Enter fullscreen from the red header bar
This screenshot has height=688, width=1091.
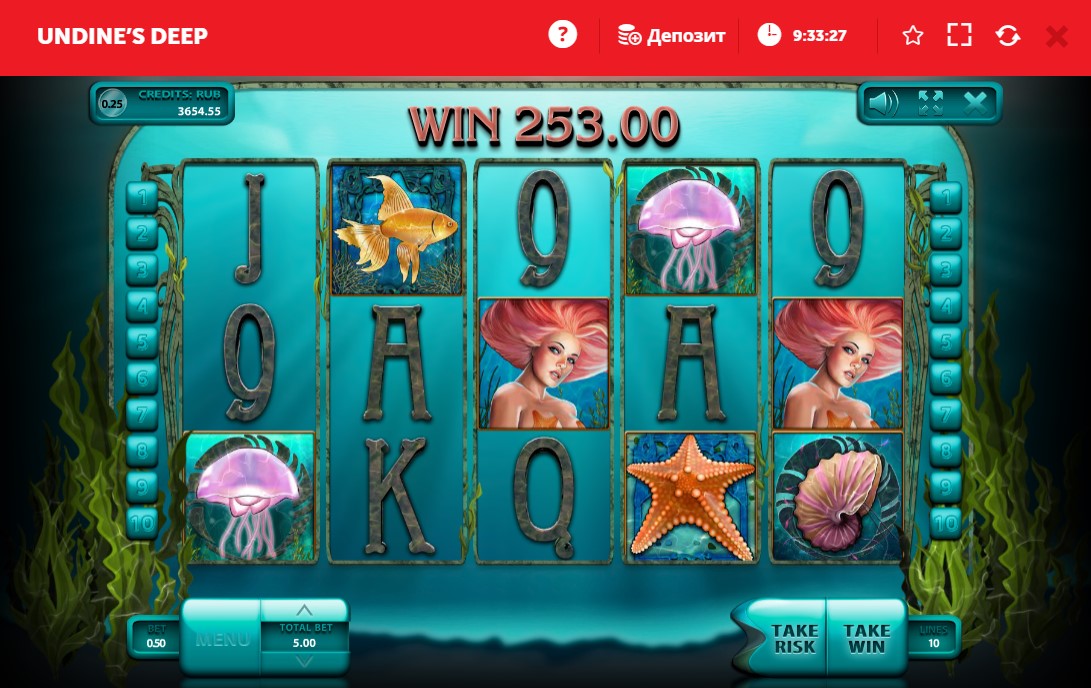click(959, 36)
